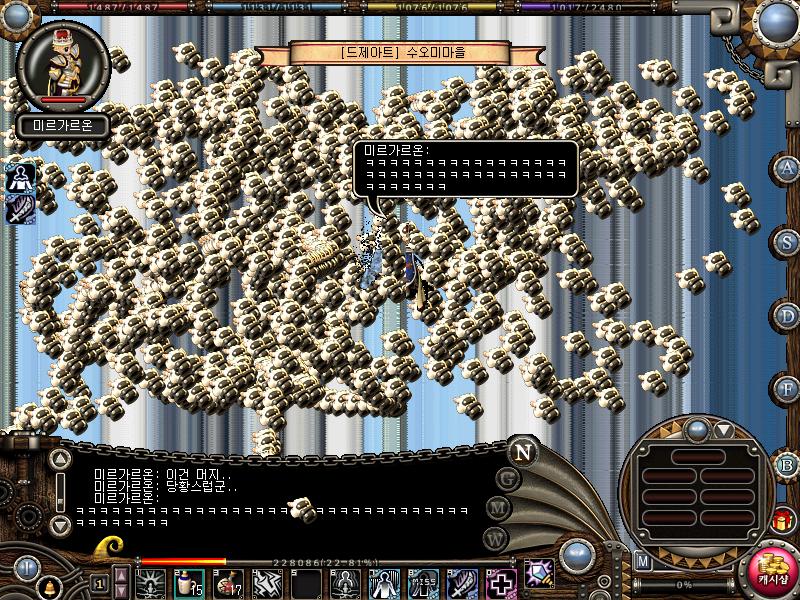Screen dimensions: 800x600
Task: Activate the lightning skill in slot 4
Action: tap(265, 582)
